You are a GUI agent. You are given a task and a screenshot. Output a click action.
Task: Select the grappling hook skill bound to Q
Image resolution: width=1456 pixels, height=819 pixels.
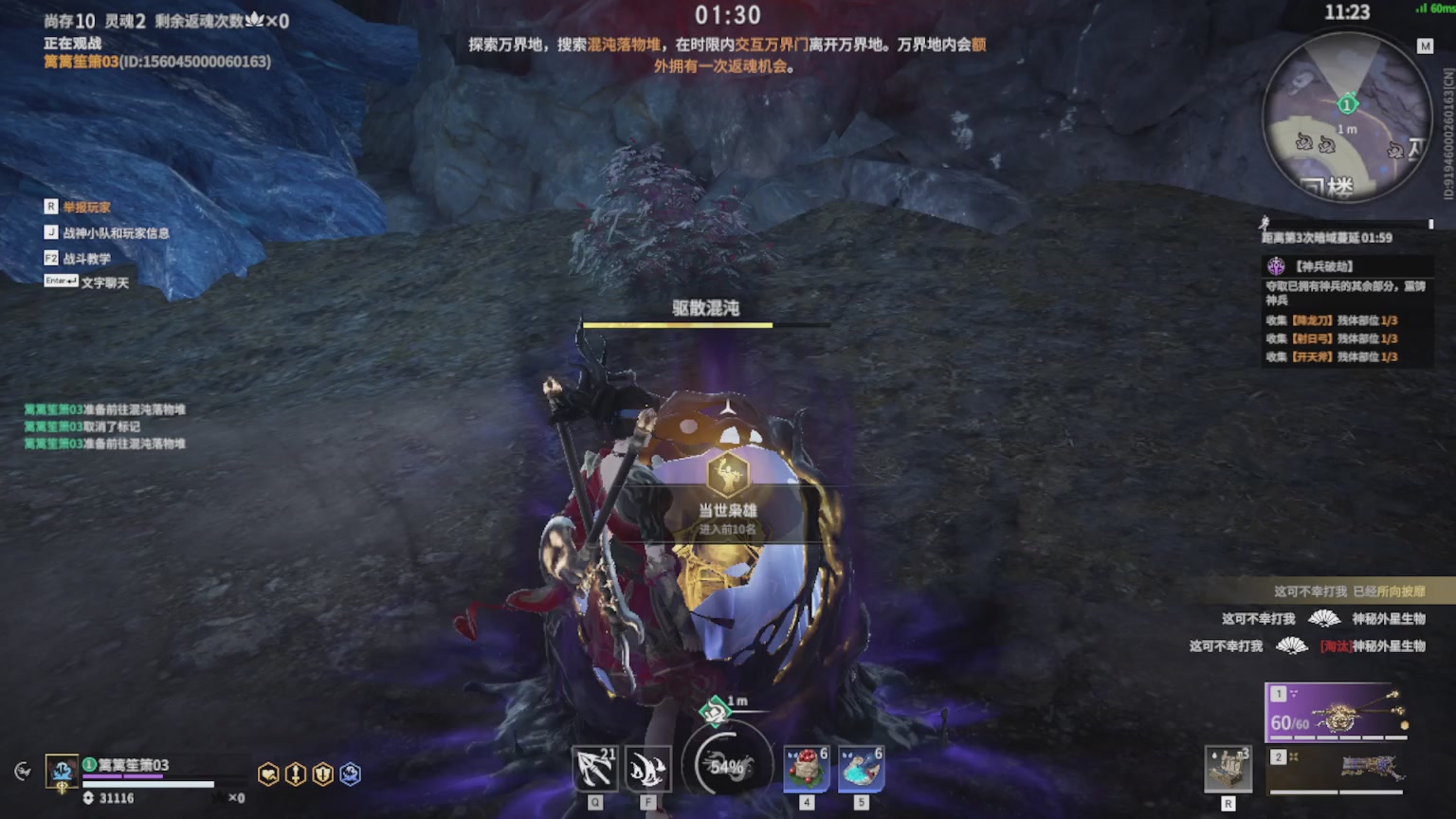coord(594,768)
